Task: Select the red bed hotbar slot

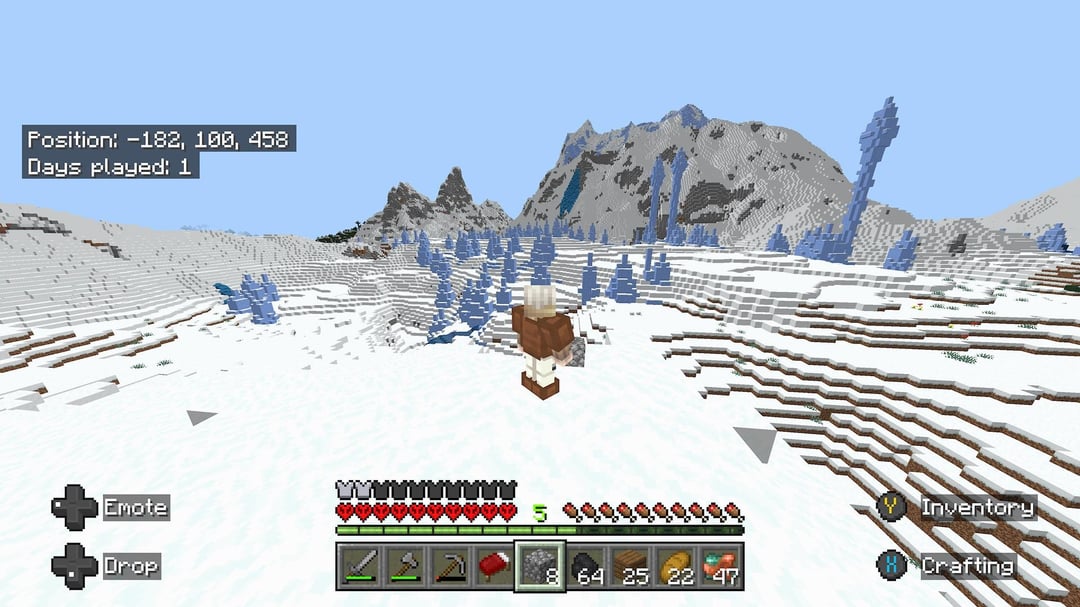Action: pos(493,567)
